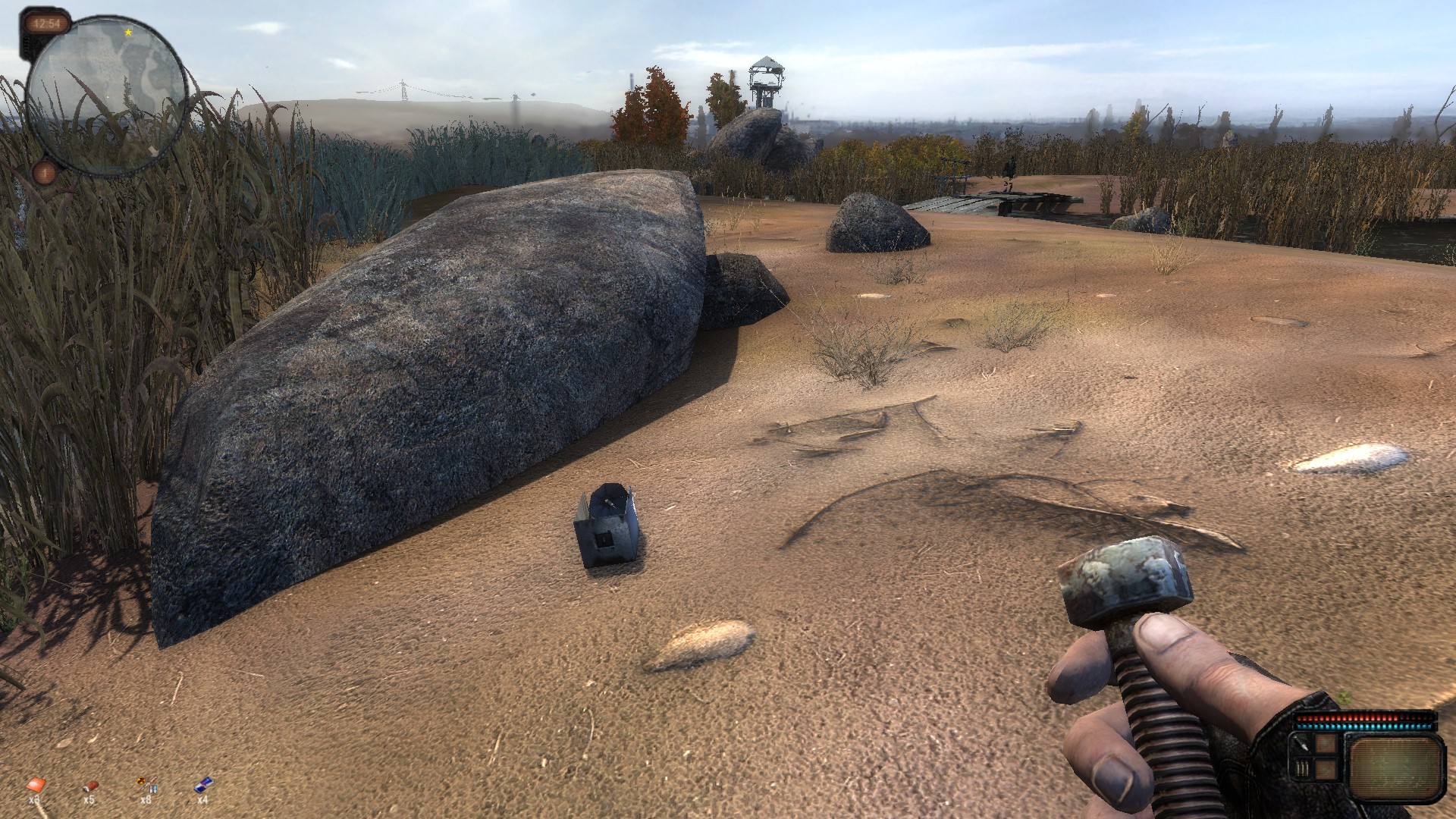1456x819 pixels.
Task: Select the yellow star marker on minimap
Action: [x=128, y=33]
